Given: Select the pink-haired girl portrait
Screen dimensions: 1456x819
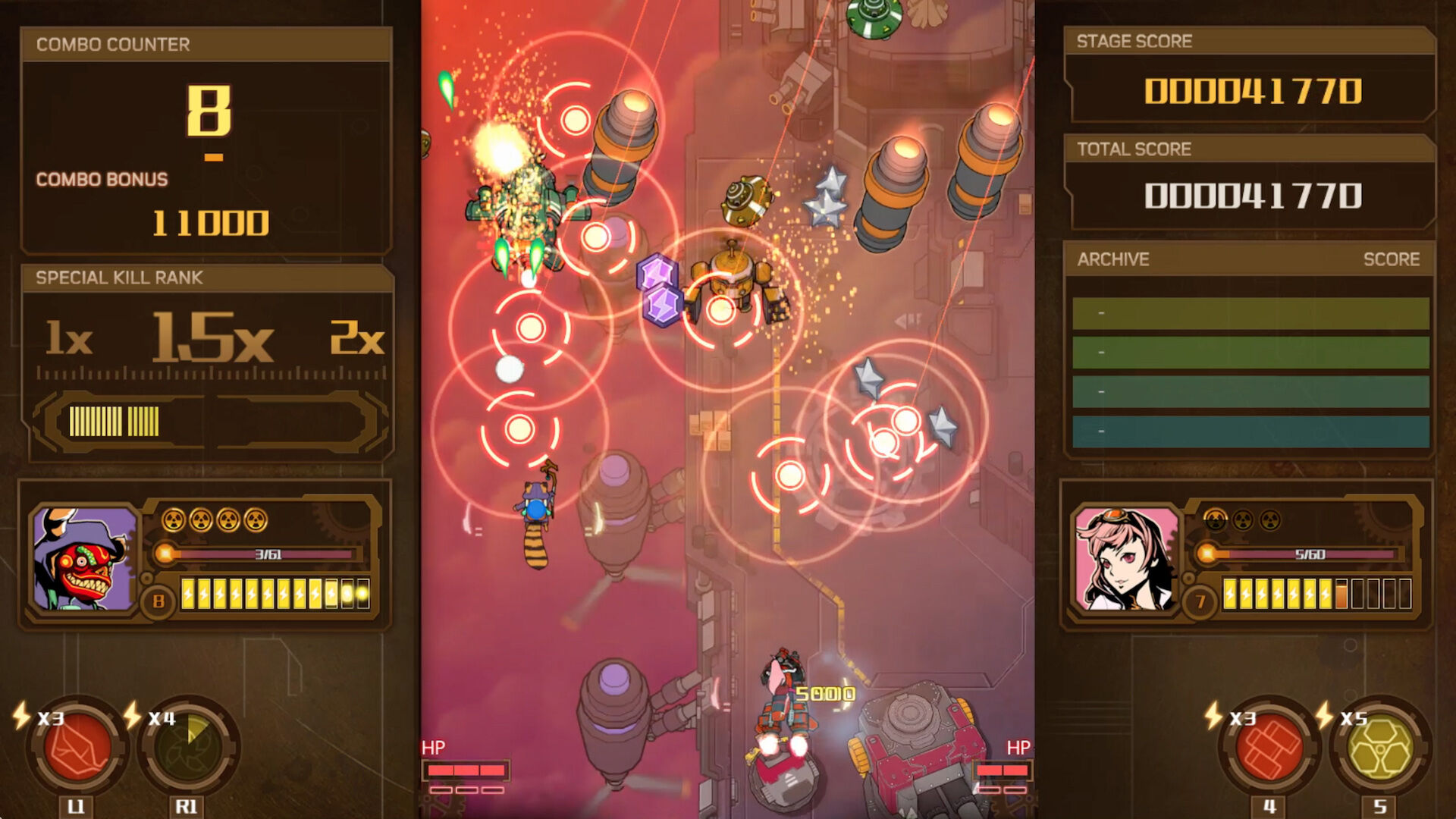Looking at the screenshot, I should (1125, 560).
